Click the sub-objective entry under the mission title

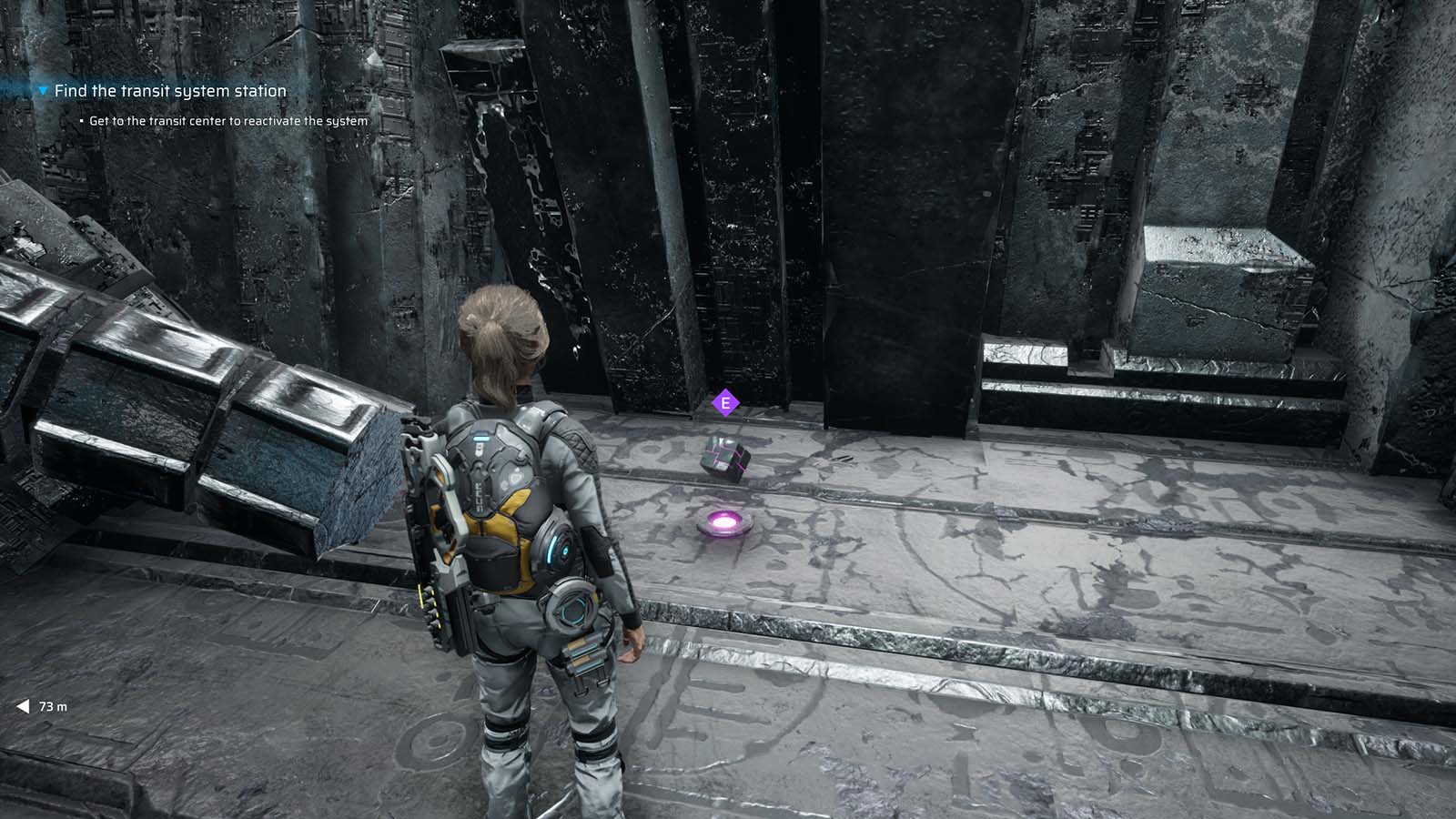pyautogui.click(x=227, y=119)
